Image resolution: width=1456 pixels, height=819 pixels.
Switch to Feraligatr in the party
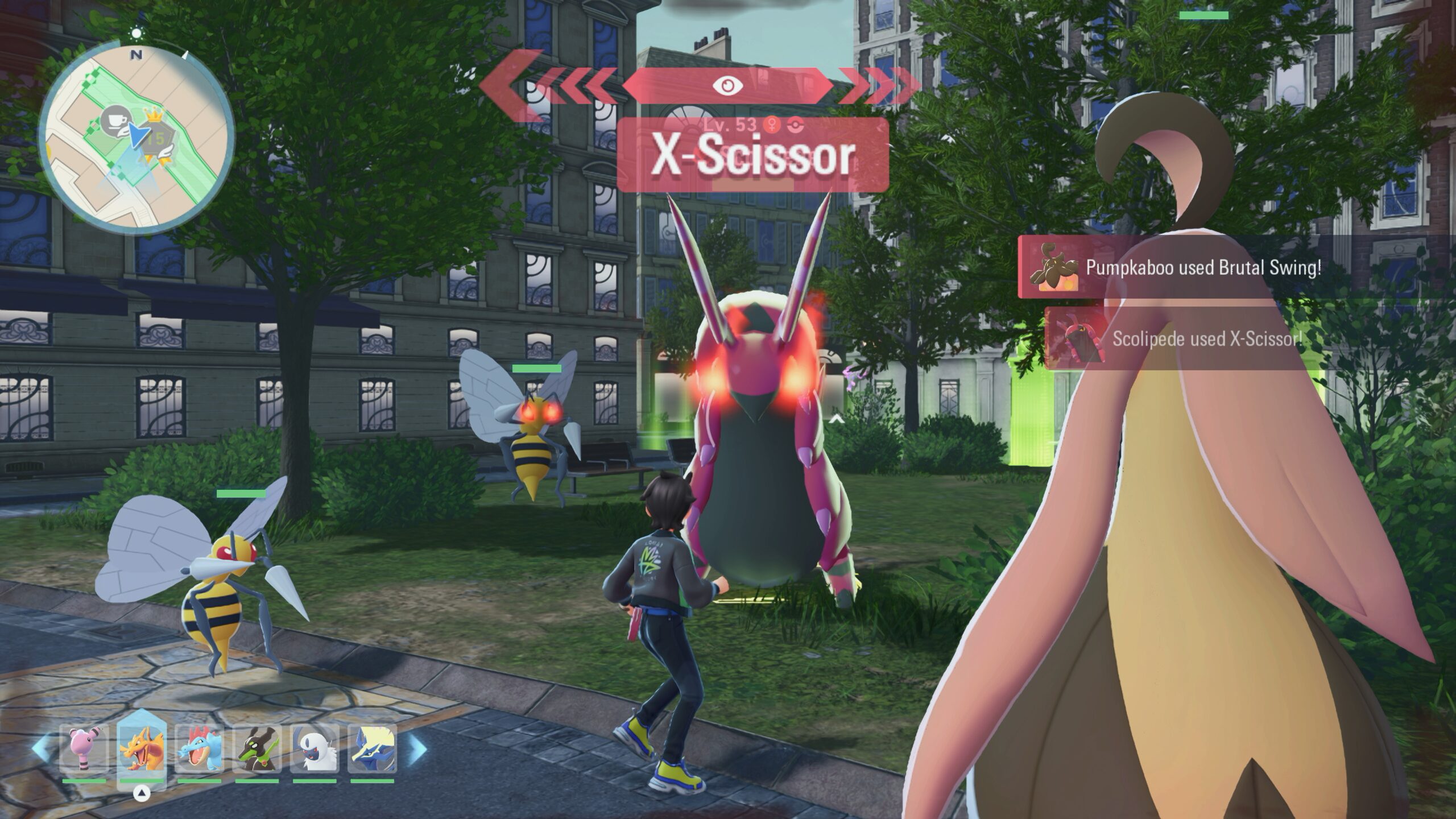[199, 749]
